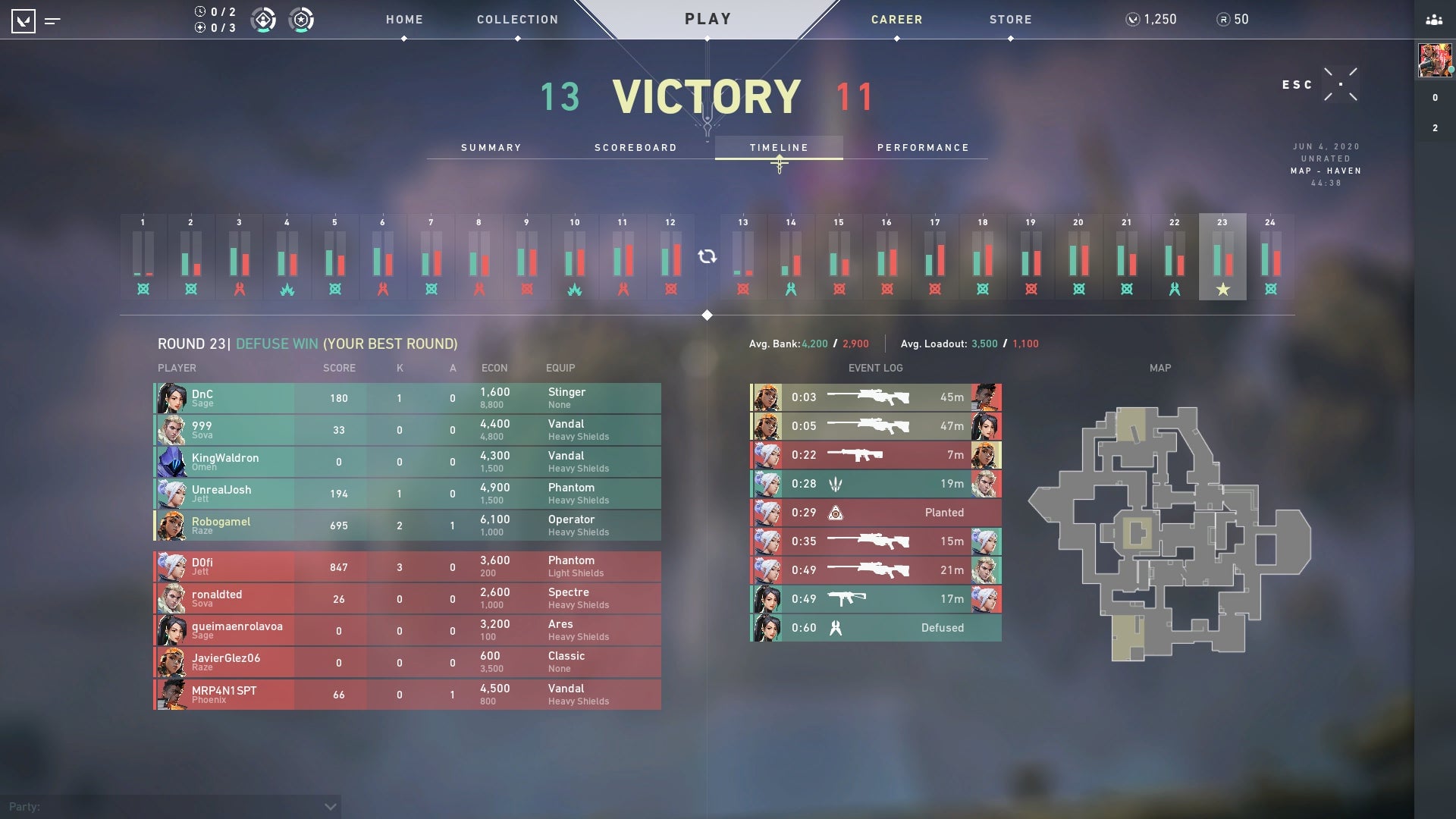Viewport: 1456px width, 819px height.
Task: Select the 0:29 Planted event log entry
Action: tap(876, 513)
